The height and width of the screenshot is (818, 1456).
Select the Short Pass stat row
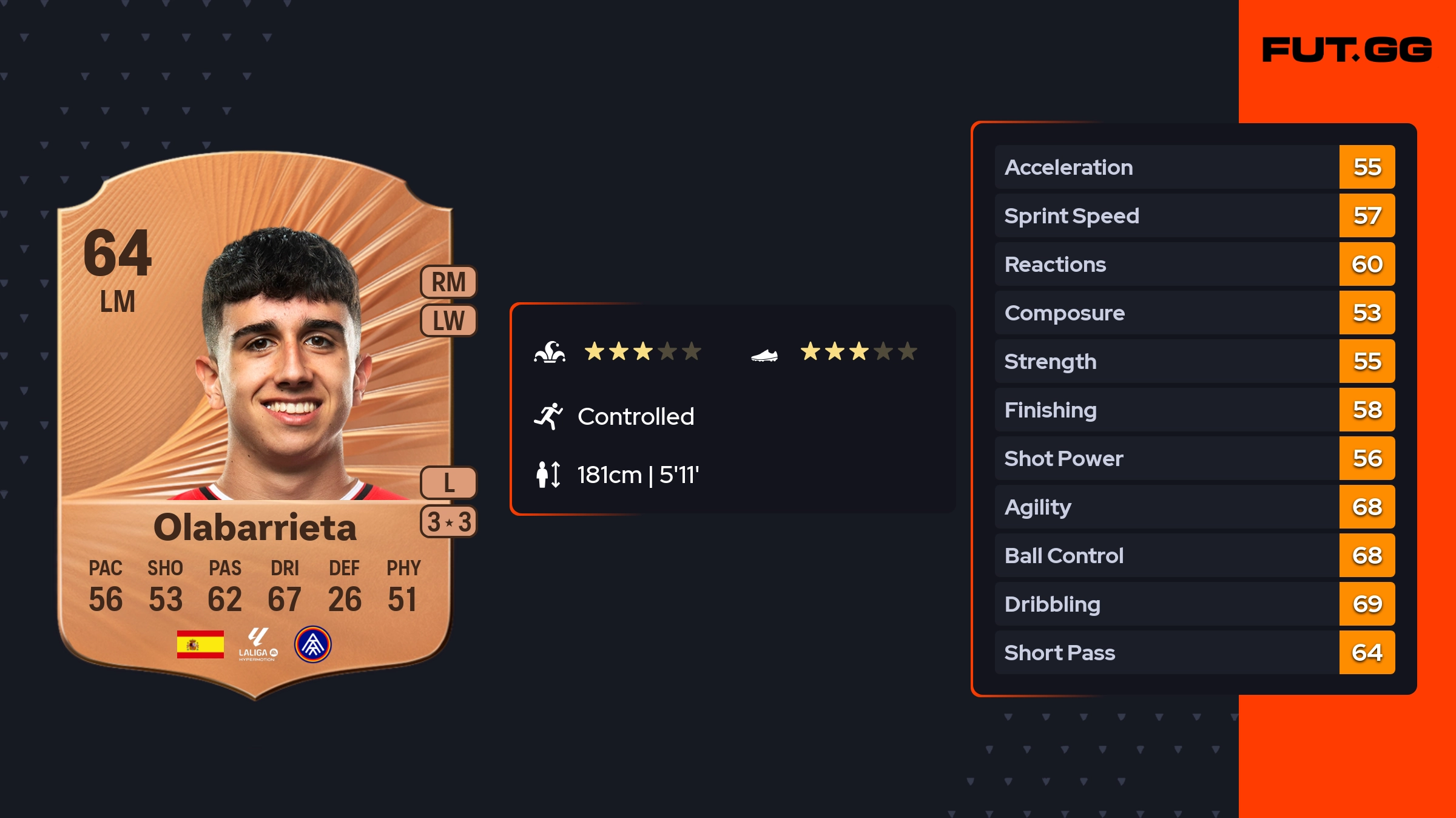coord(1194,652)
